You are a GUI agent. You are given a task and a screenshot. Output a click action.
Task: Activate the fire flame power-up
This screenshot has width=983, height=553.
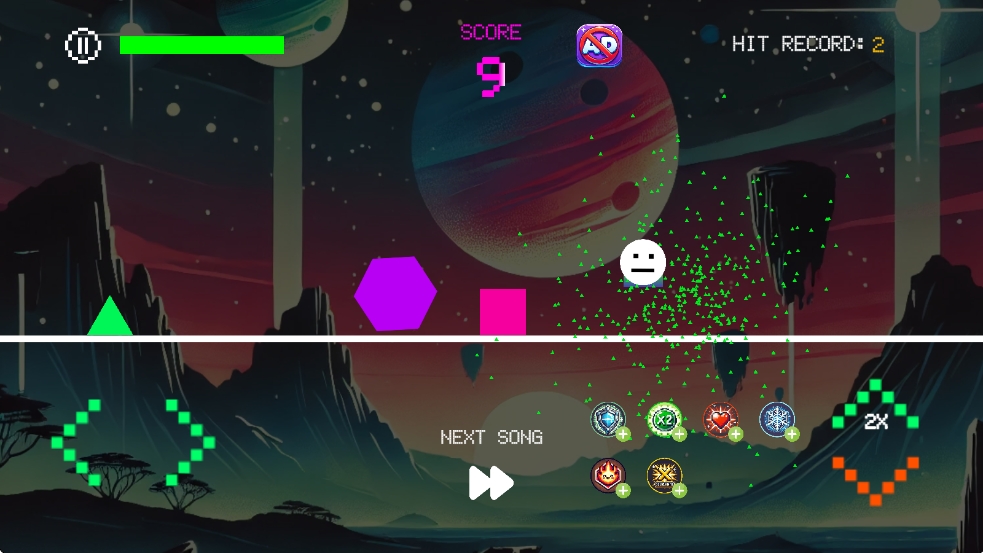[607, 475]
